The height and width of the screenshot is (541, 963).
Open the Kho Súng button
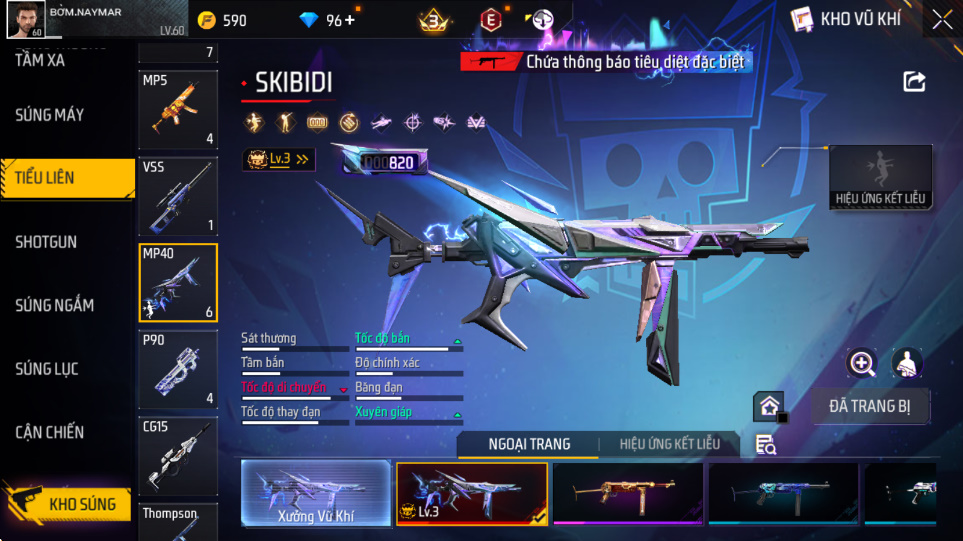(x=68, y=503)
